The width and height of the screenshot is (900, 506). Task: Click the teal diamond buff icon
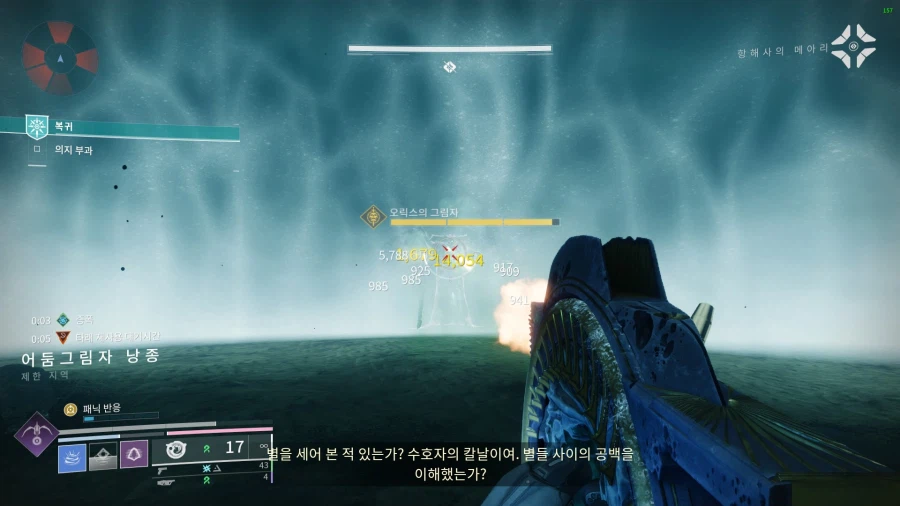click(x=63, y=320)
